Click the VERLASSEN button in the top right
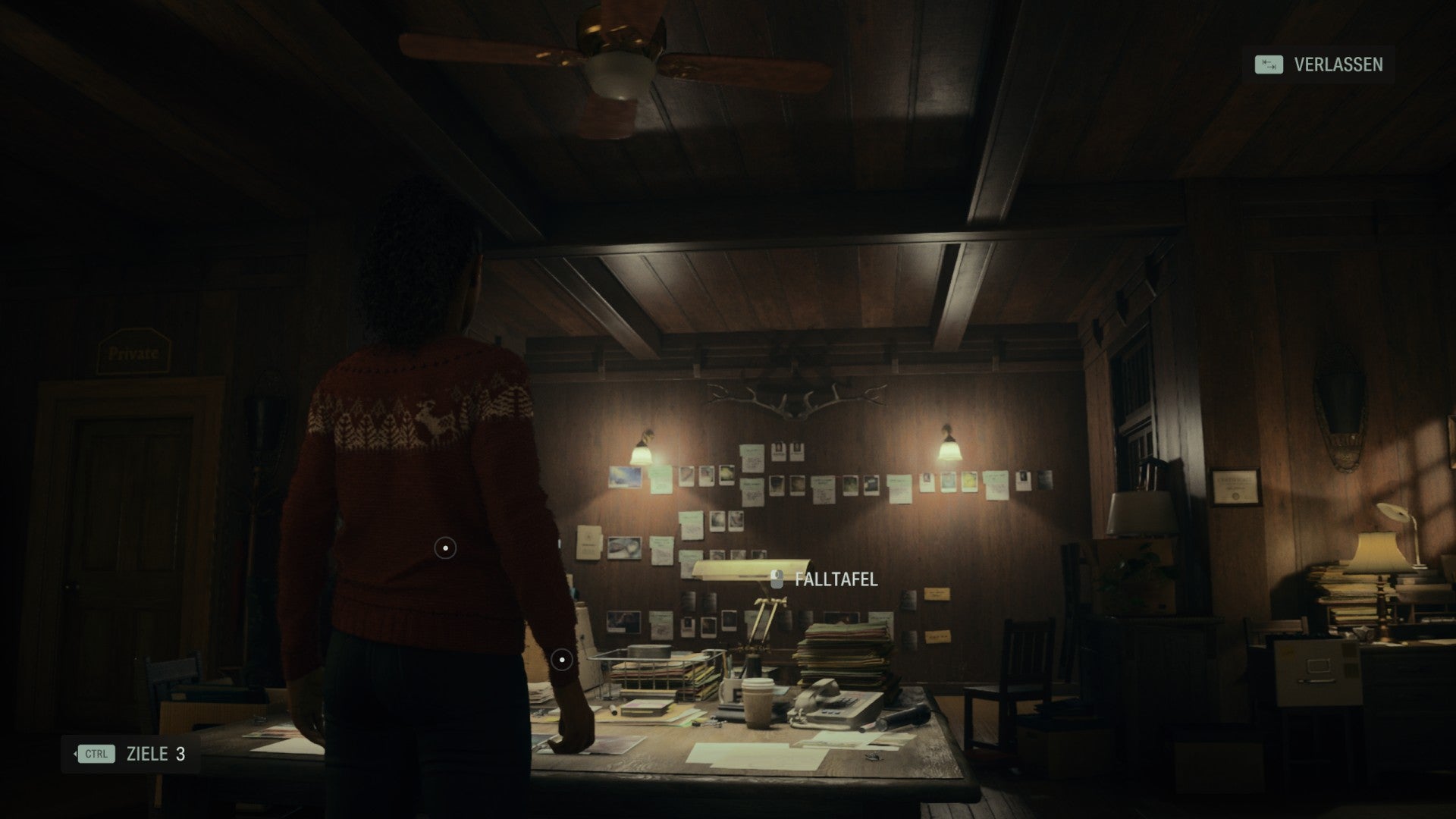This screenshot has height=819, width=1456. (1338, 66)
